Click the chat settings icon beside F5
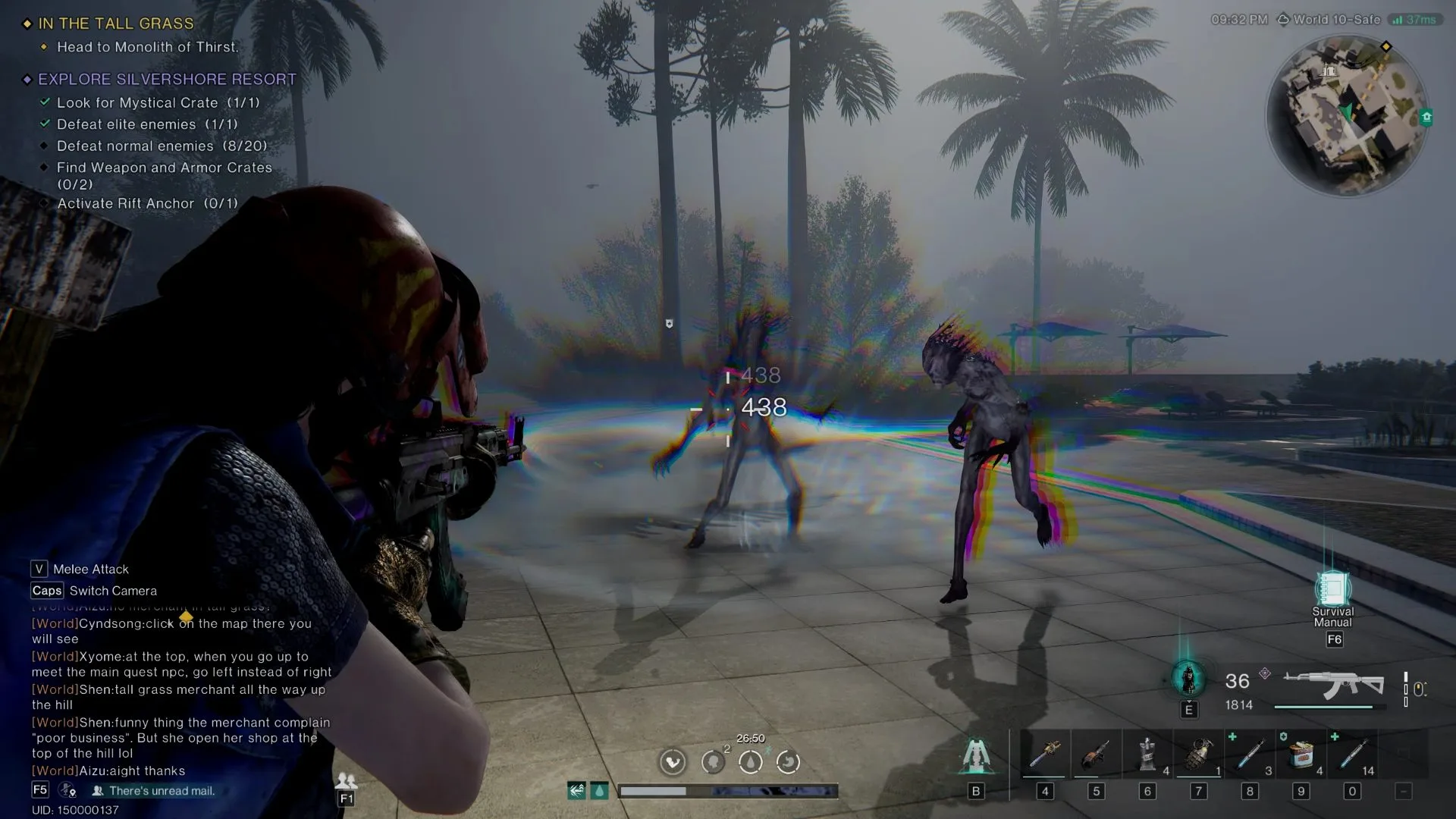This screenshot has width=1456, height=819. point(67,791)
